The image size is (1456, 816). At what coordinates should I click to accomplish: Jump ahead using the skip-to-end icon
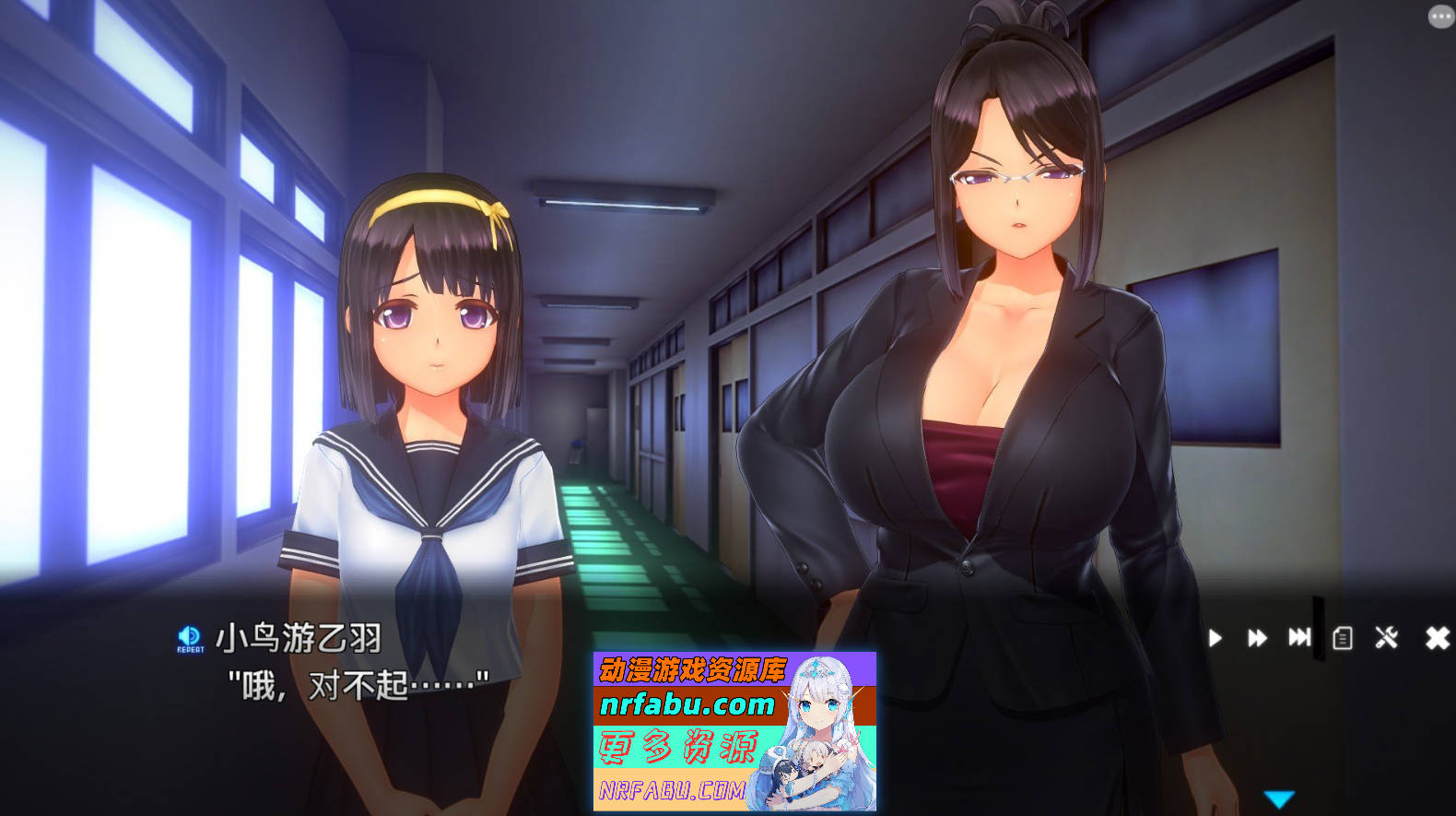1300,636
